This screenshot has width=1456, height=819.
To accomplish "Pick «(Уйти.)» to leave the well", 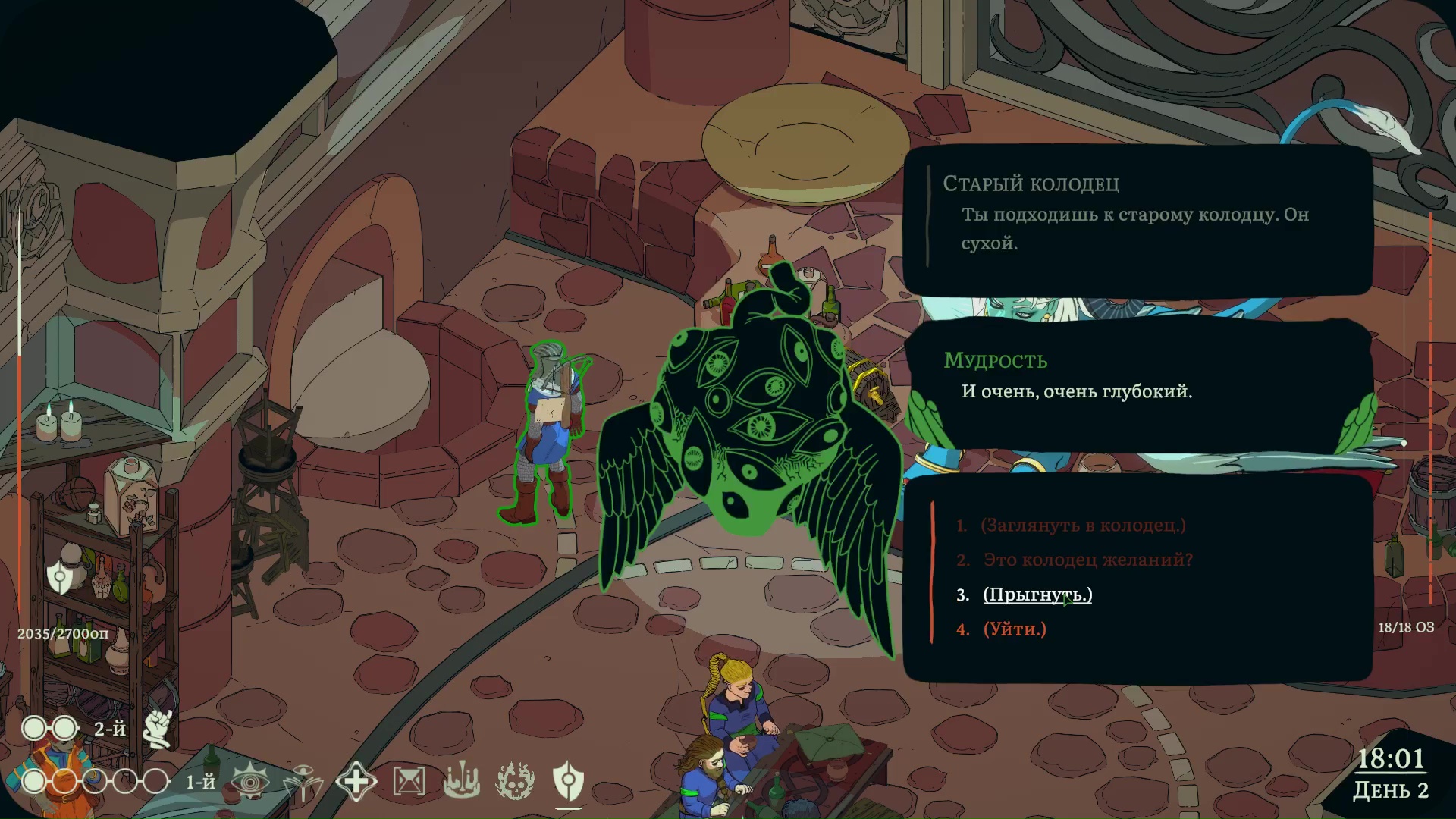I will (1015, 629).
